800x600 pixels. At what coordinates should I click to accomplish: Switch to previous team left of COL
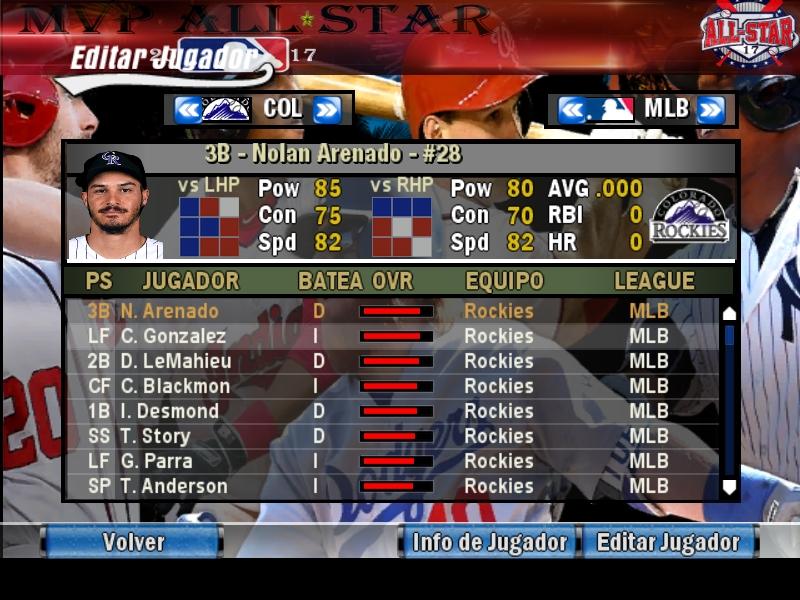pyautogui.click(x=187, y=109)
